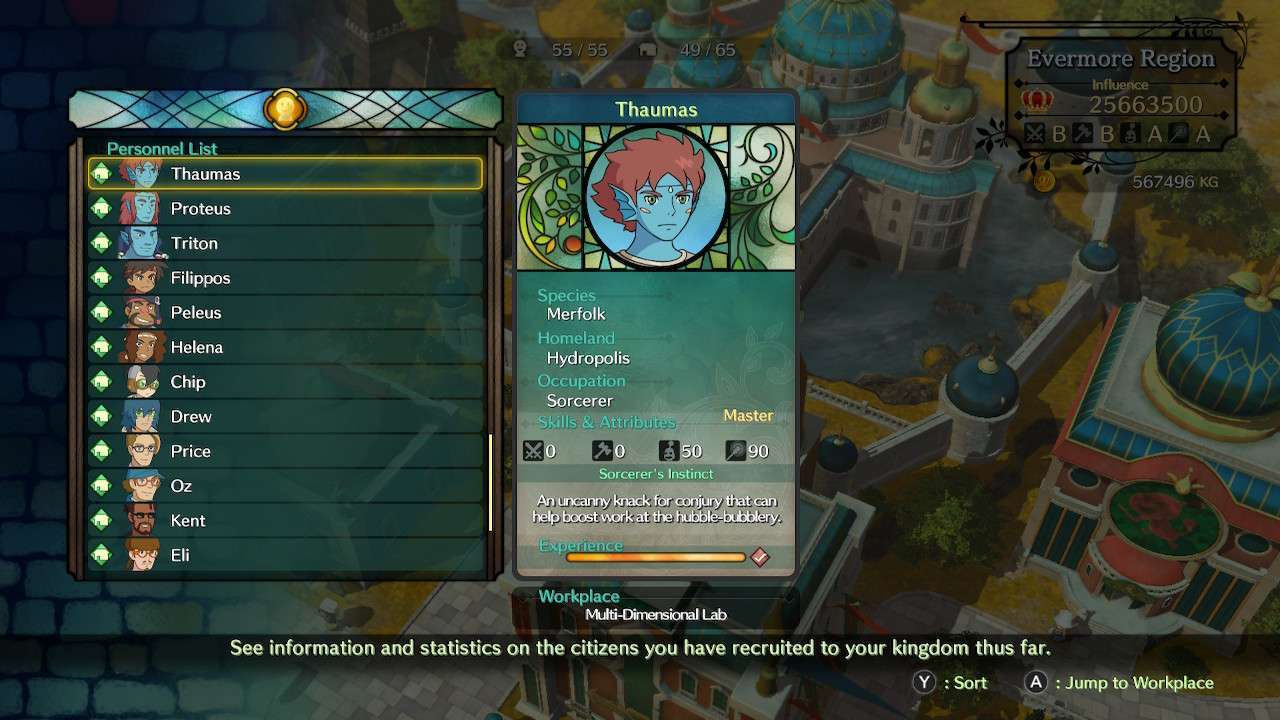Select Price from the personnel list
1280x720 pixels.
coord(285,451)
